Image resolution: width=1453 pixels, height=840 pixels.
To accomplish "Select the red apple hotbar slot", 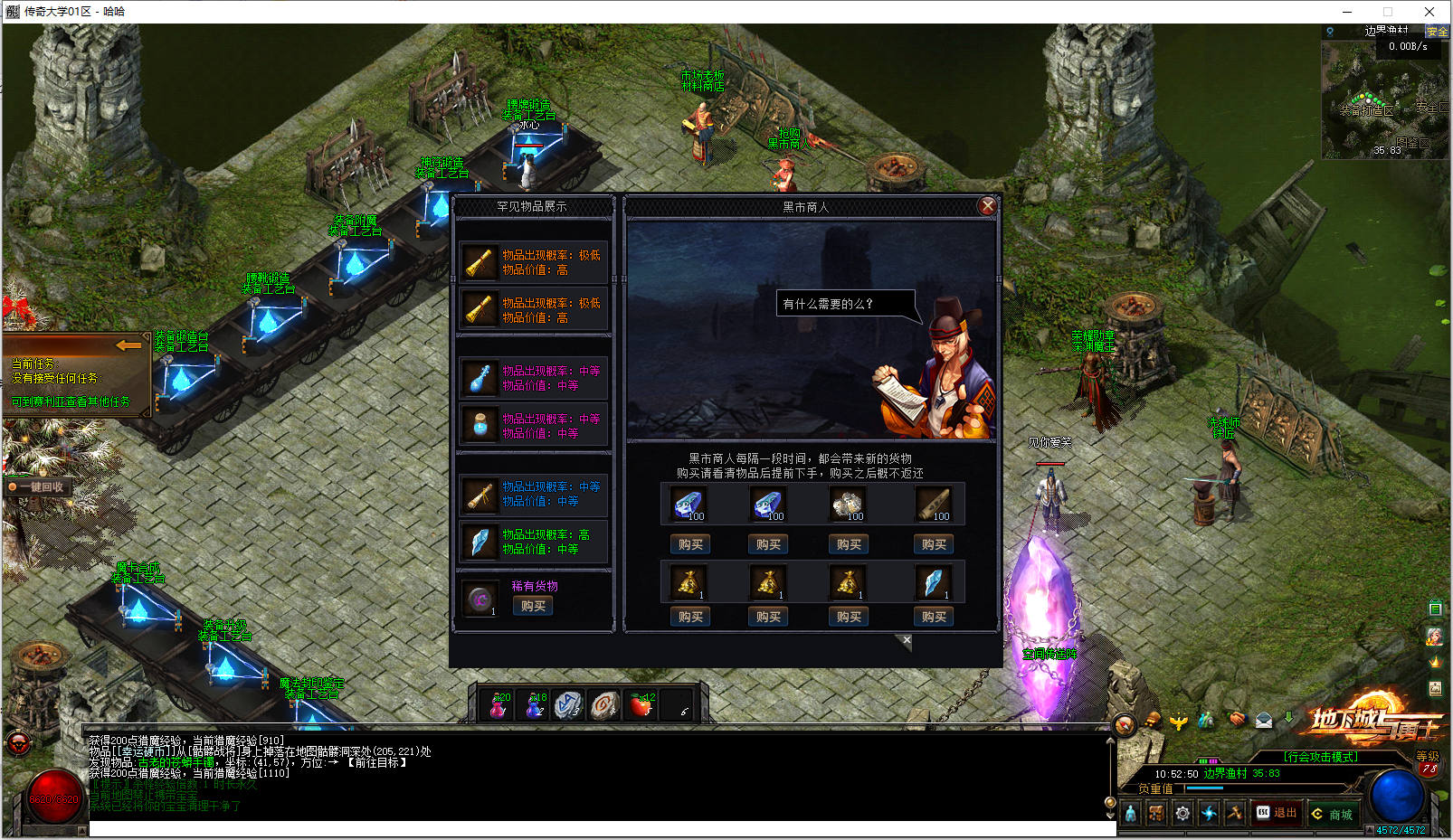I will tap(641, 704).
